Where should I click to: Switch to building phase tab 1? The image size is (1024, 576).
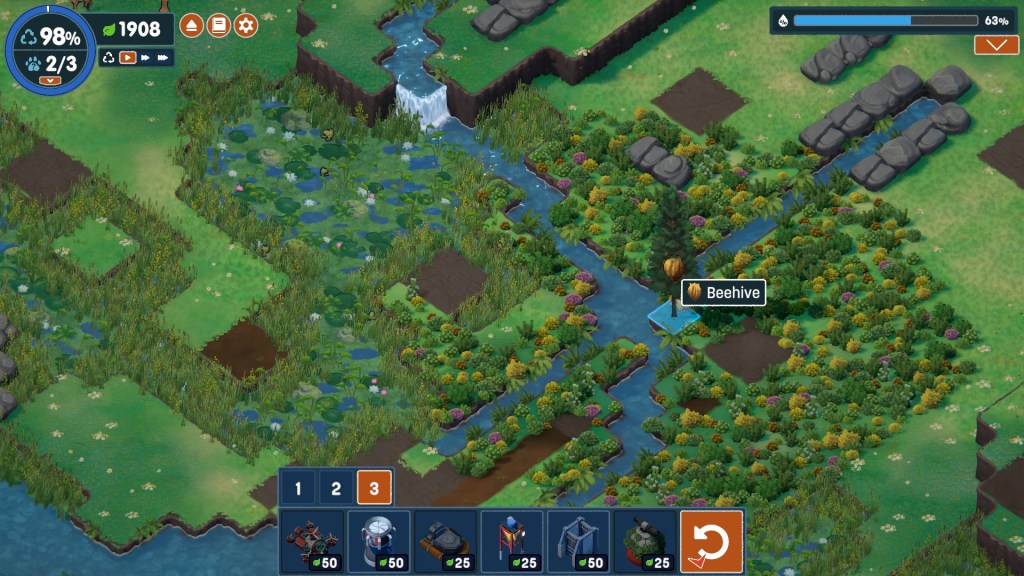tap(298, 489)
